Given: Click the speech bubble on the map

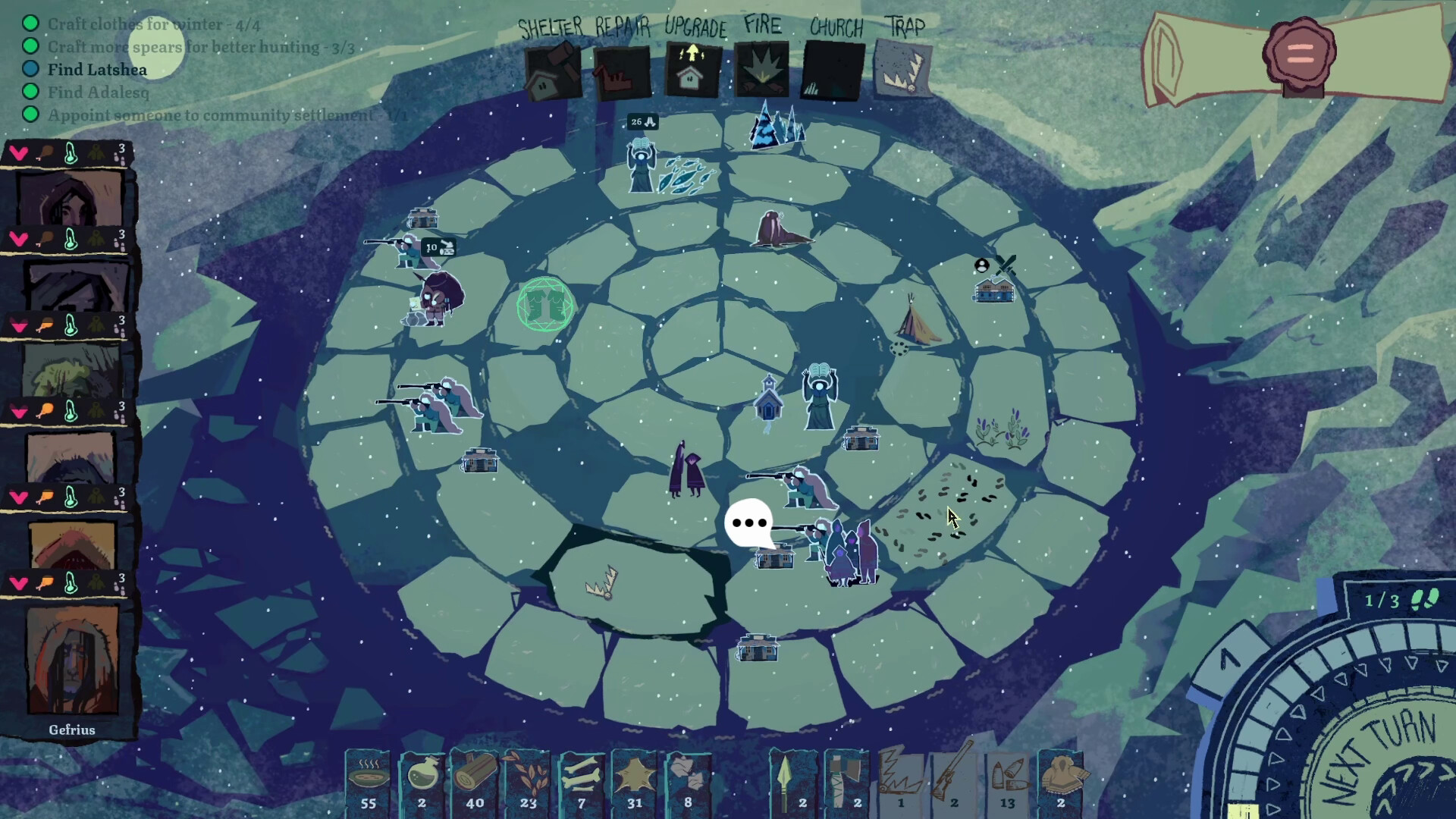Looking at the screenshot, I should point(750,522).
